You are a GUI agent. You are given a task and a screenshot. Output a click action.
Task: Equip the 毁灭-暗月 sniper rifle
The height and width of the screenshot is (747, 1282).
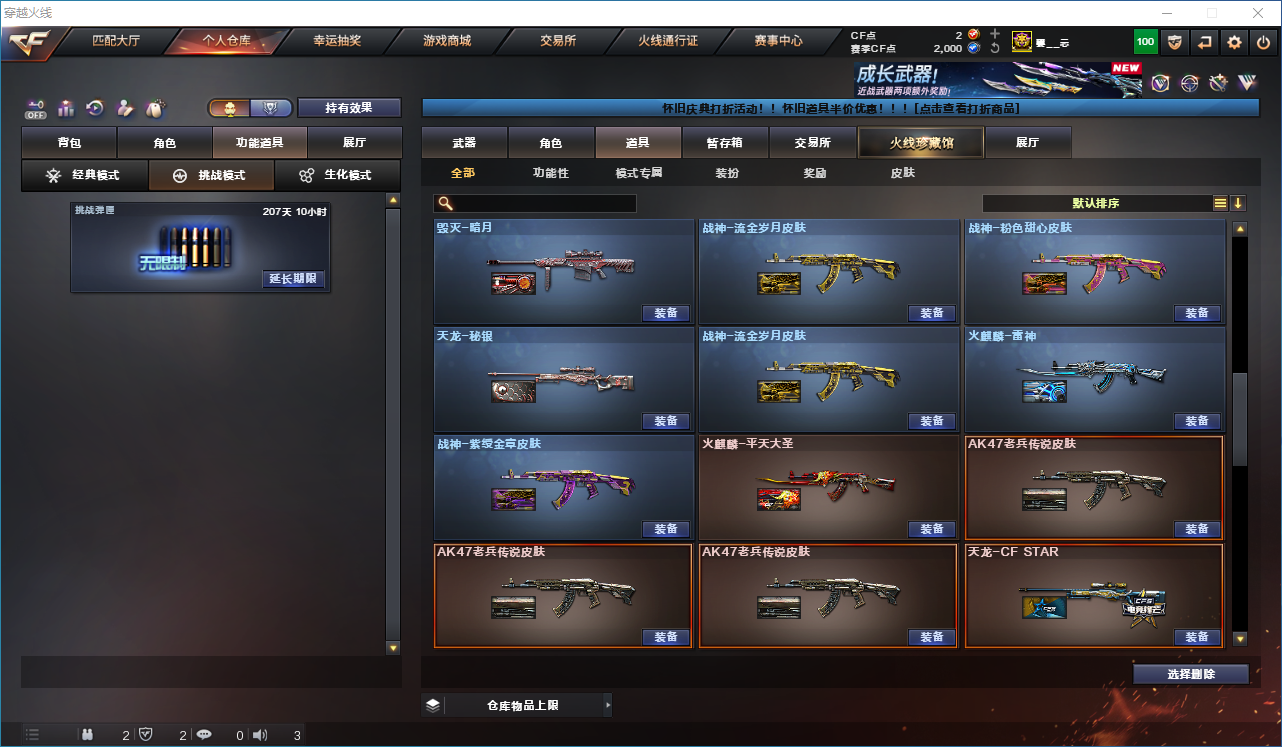[x=666, y=313]
